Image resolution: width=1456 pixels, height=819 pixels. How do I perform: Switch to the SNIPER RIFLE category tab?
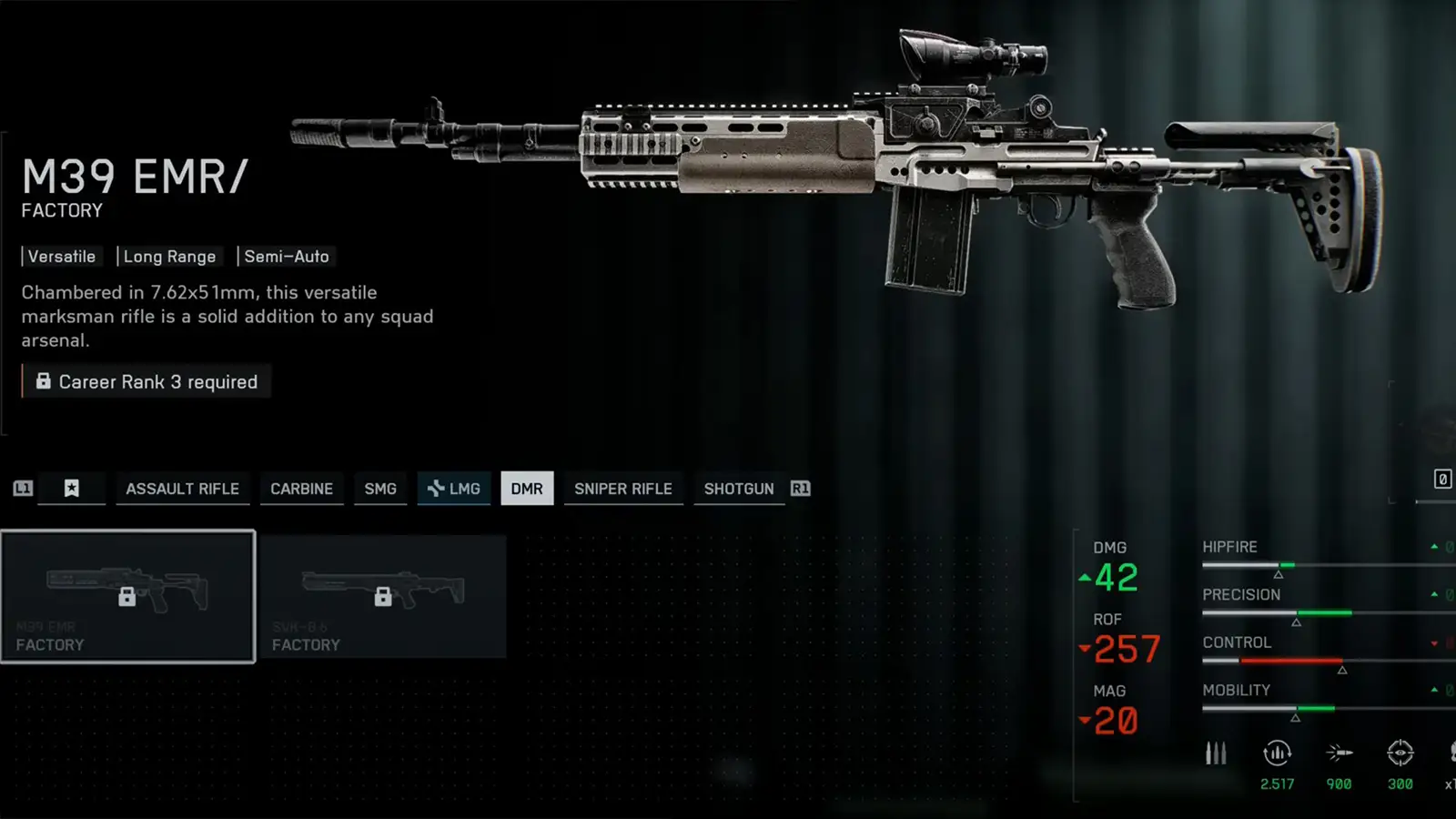click(x=623, y=489)
